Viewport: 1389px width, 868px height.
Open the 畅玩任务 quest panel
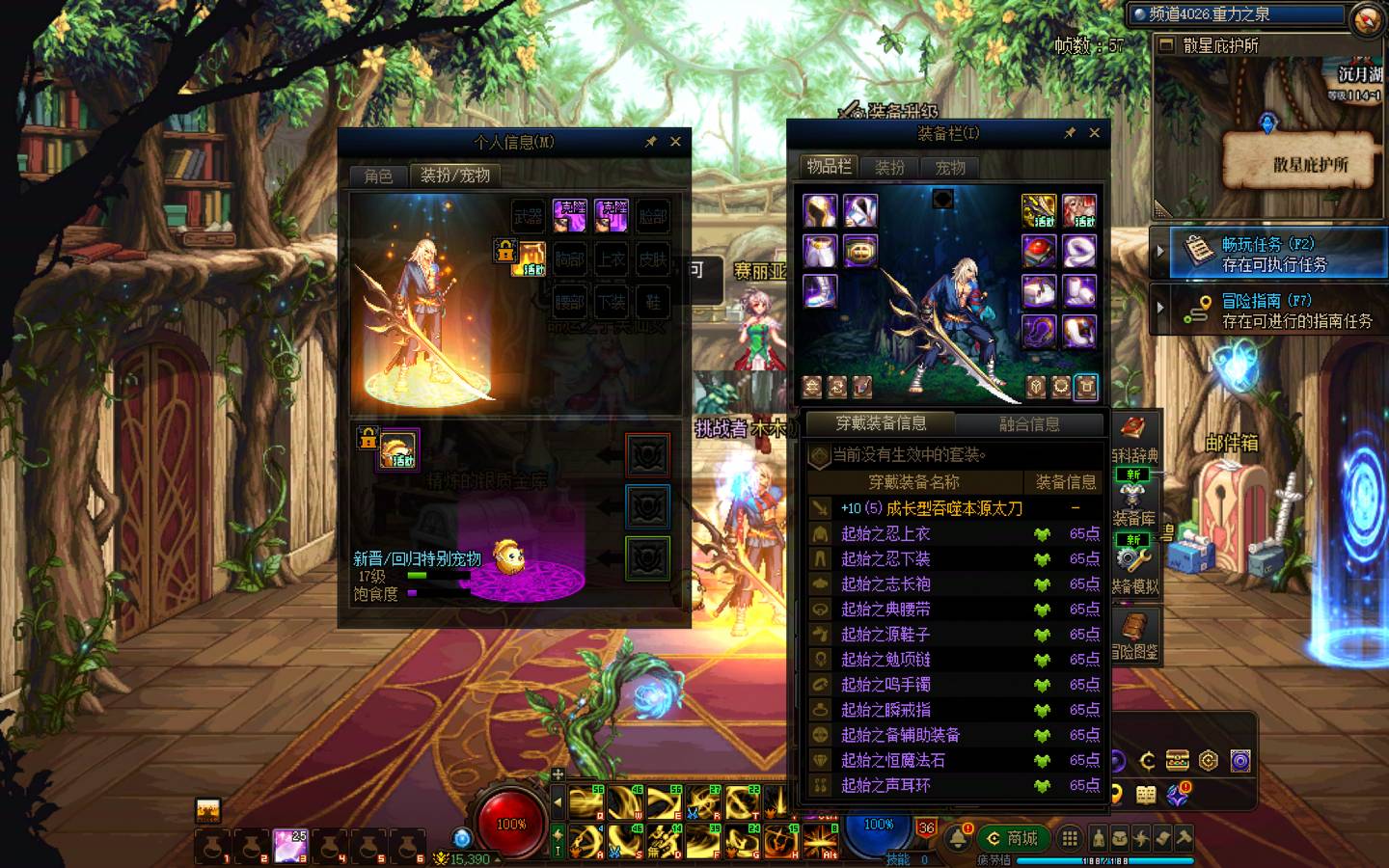pos(1273,254)
